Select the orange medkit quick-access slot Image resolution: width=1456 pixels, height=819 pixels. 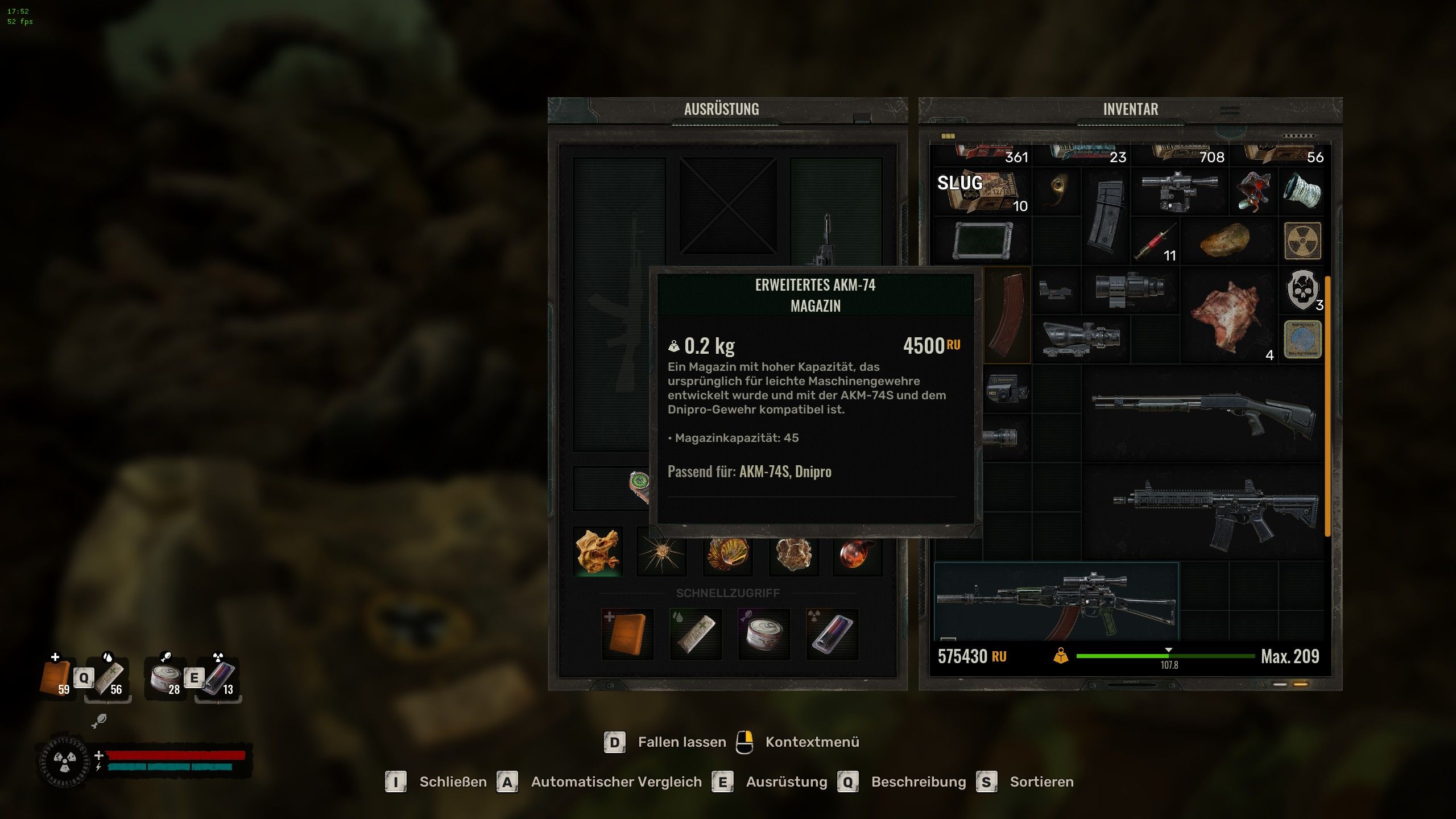pyautogui.click(x=627, y=634)
